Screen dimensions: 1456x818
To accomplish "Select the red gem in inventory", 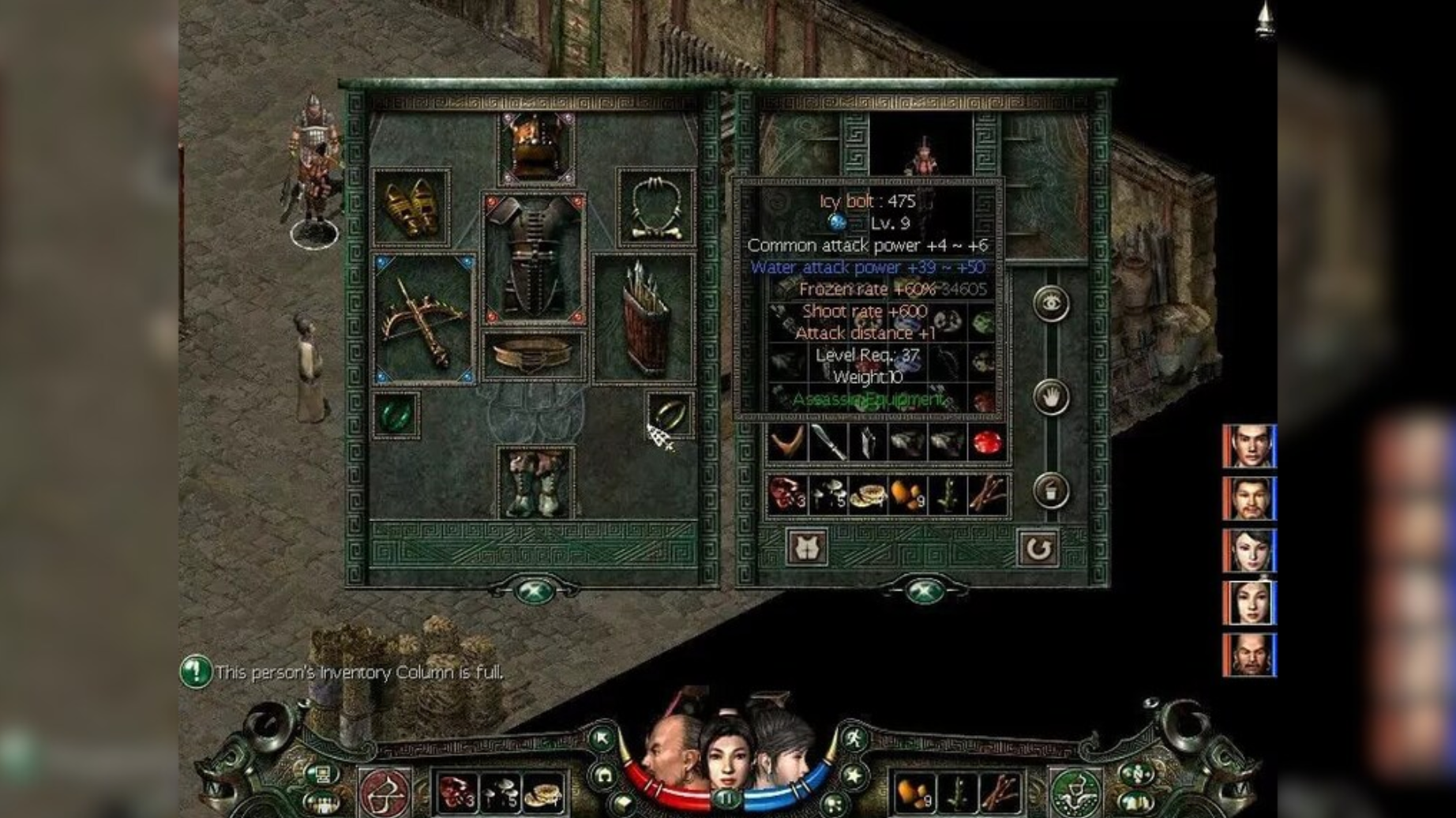I will [985, 443].
